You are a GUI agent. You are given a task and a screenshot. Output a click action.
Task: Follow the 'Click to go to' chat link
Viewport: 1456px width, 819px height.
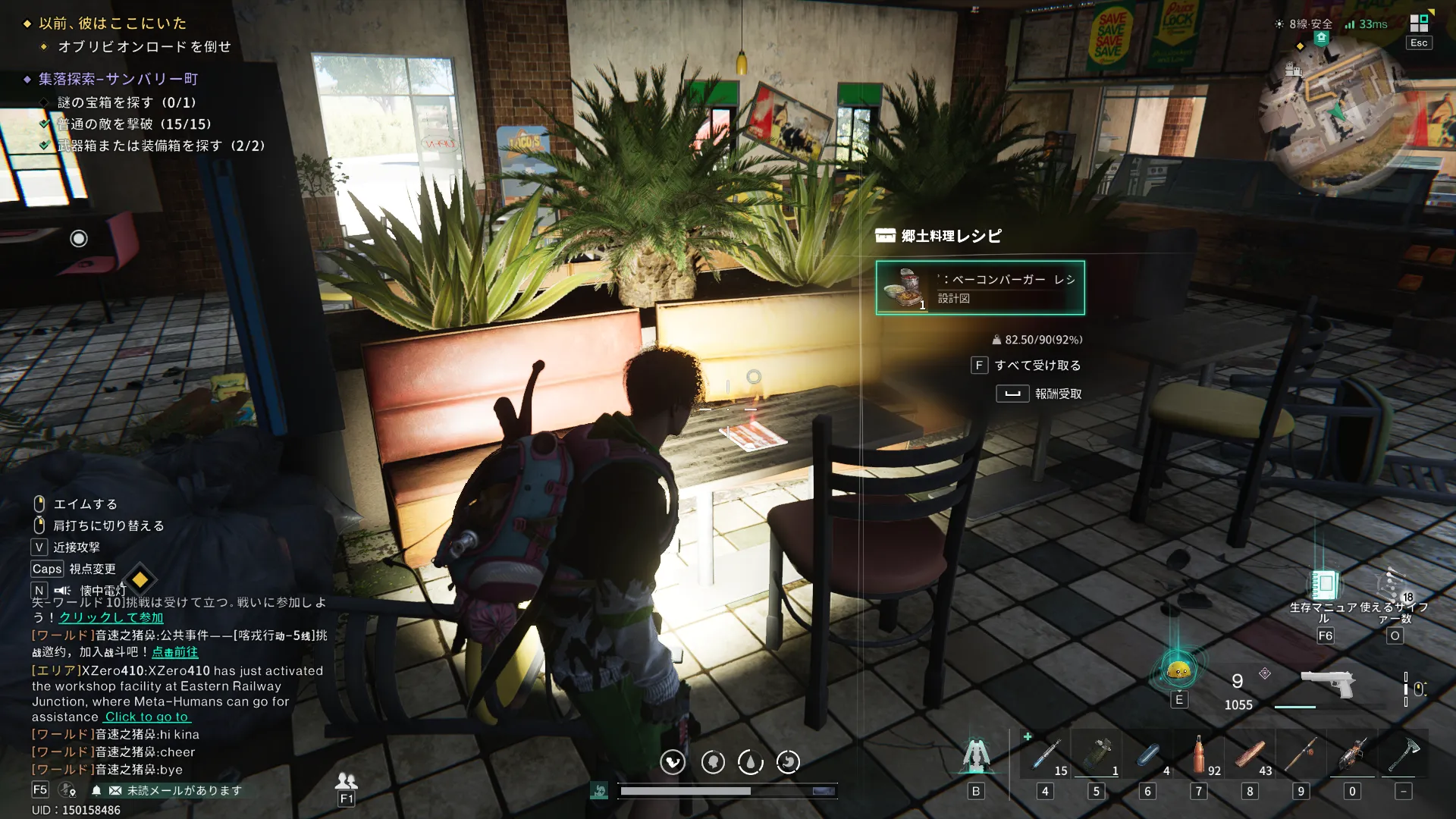pos(147,717)
